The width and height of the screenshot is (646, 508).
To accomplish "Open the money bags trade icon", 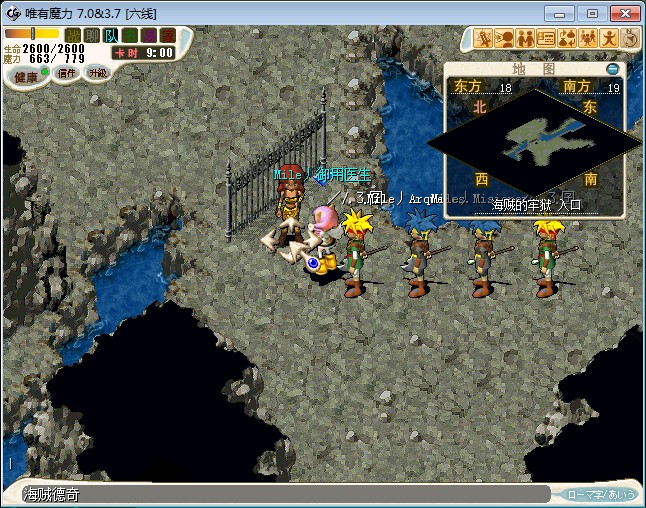I will pos(567,38).
